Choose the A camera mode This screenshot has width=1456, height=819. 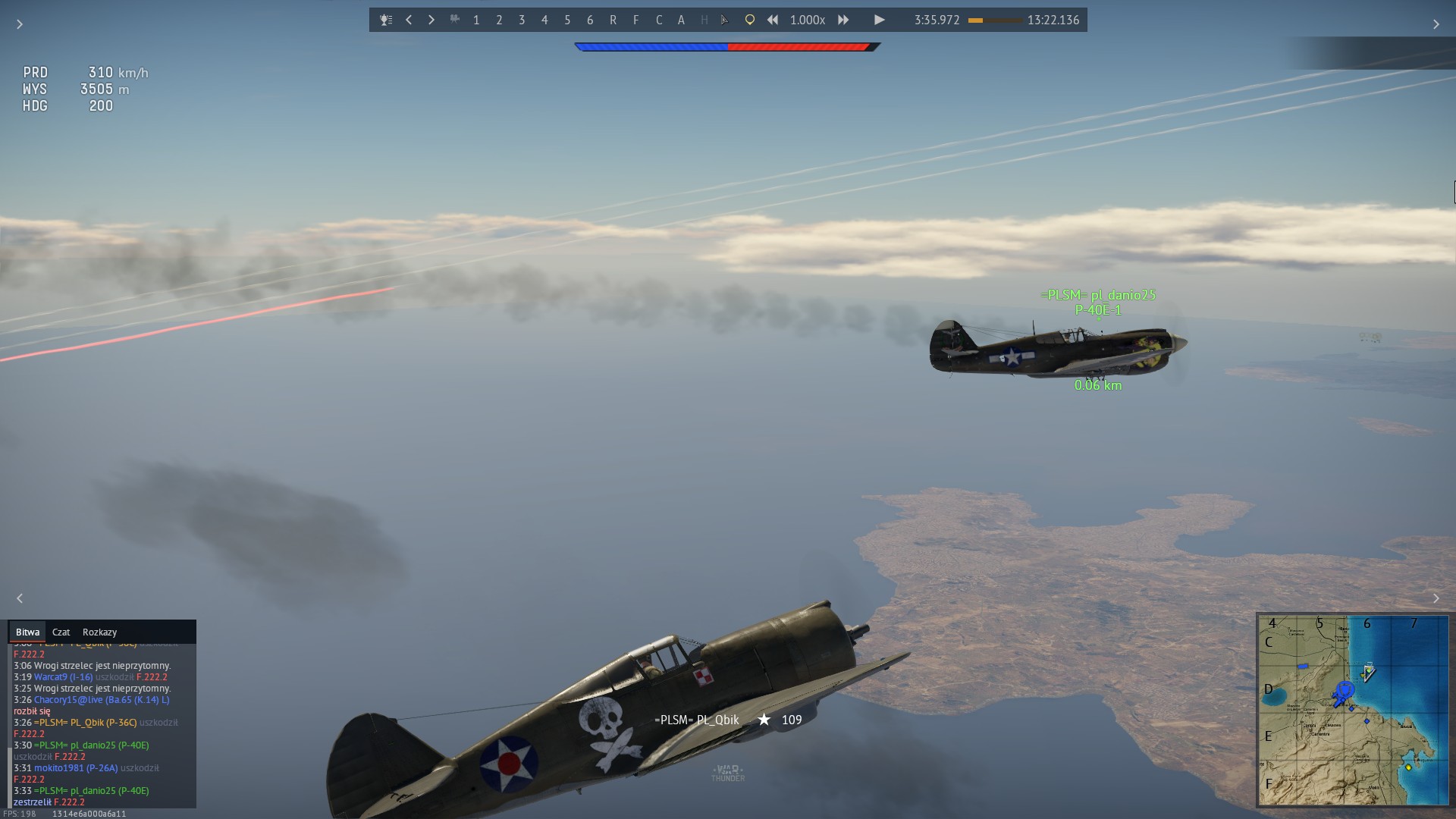pyautogui.click(x=681, y=20)
